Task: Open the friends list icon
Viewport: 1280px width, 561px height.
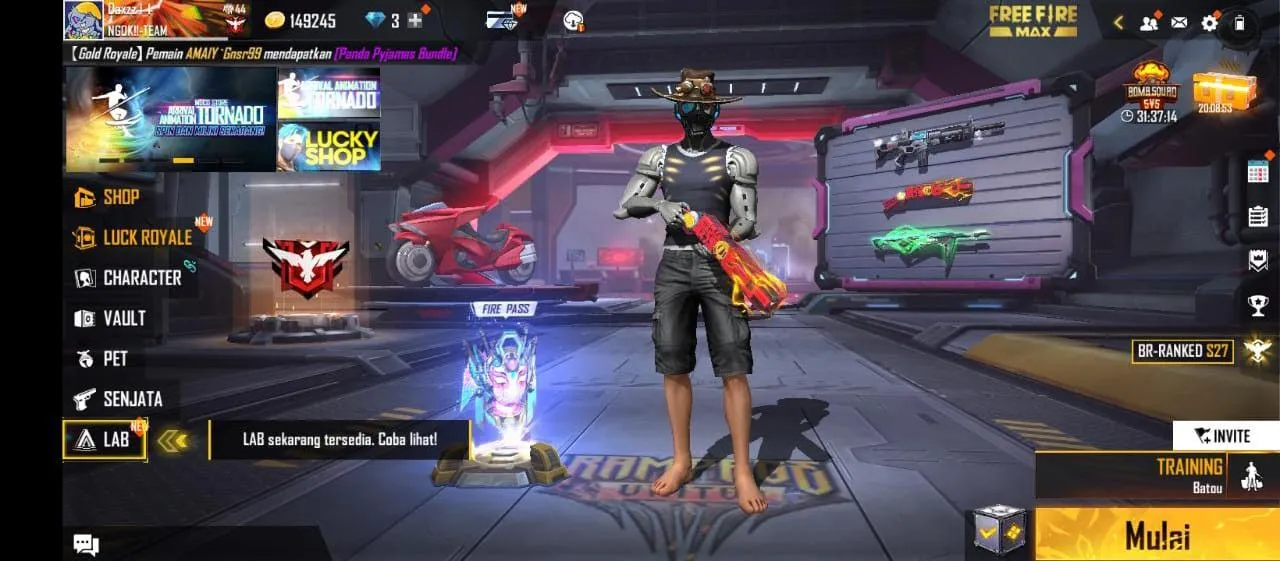Action: point(1149,22)
